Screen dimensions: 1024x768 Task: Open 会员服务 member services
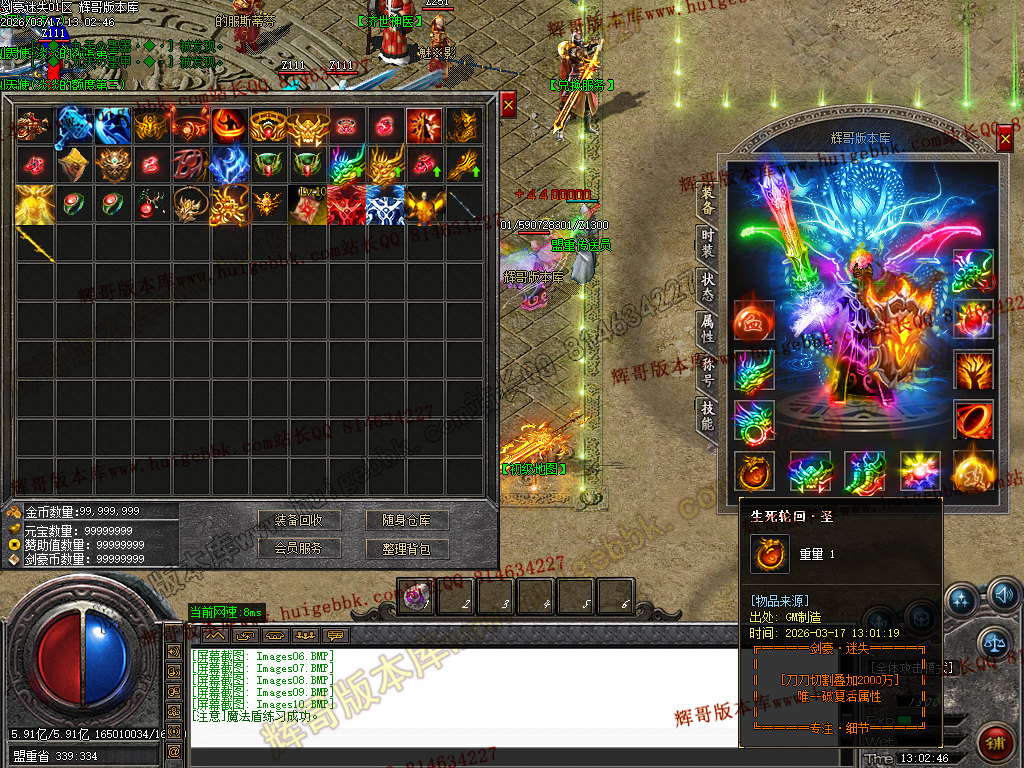[300, 548]
